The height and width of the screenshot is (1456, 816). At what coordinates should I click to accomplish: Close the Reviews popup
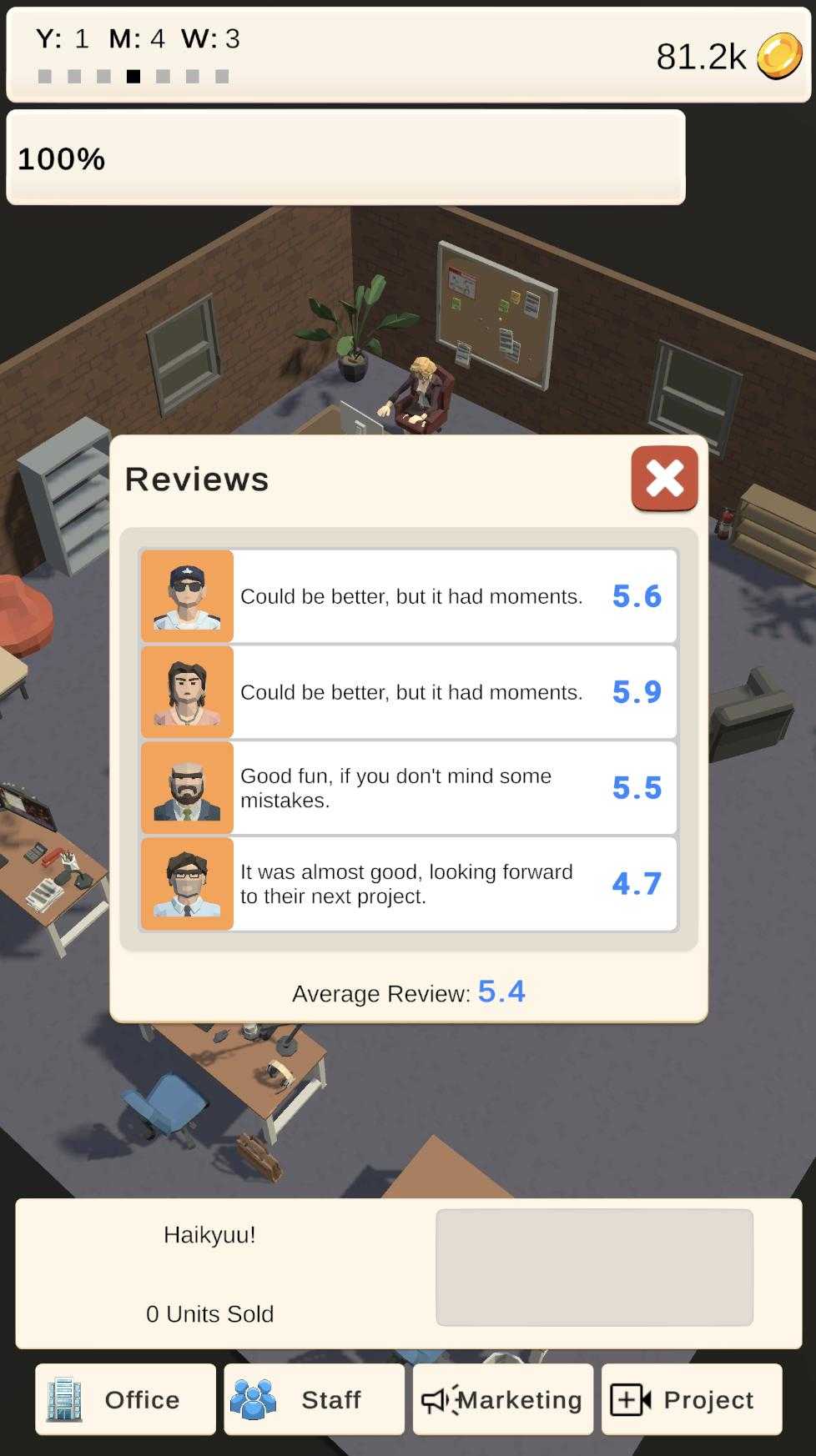coord(664,479)
